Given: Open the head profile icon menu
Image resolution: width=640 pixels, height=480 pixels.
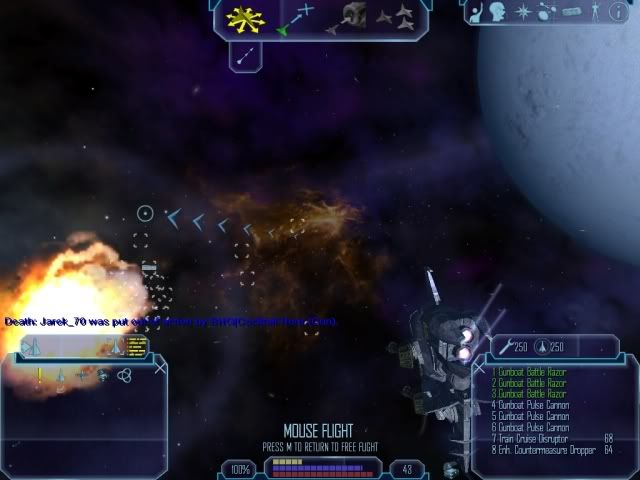Looking at the screenshot, I should 498,12.
